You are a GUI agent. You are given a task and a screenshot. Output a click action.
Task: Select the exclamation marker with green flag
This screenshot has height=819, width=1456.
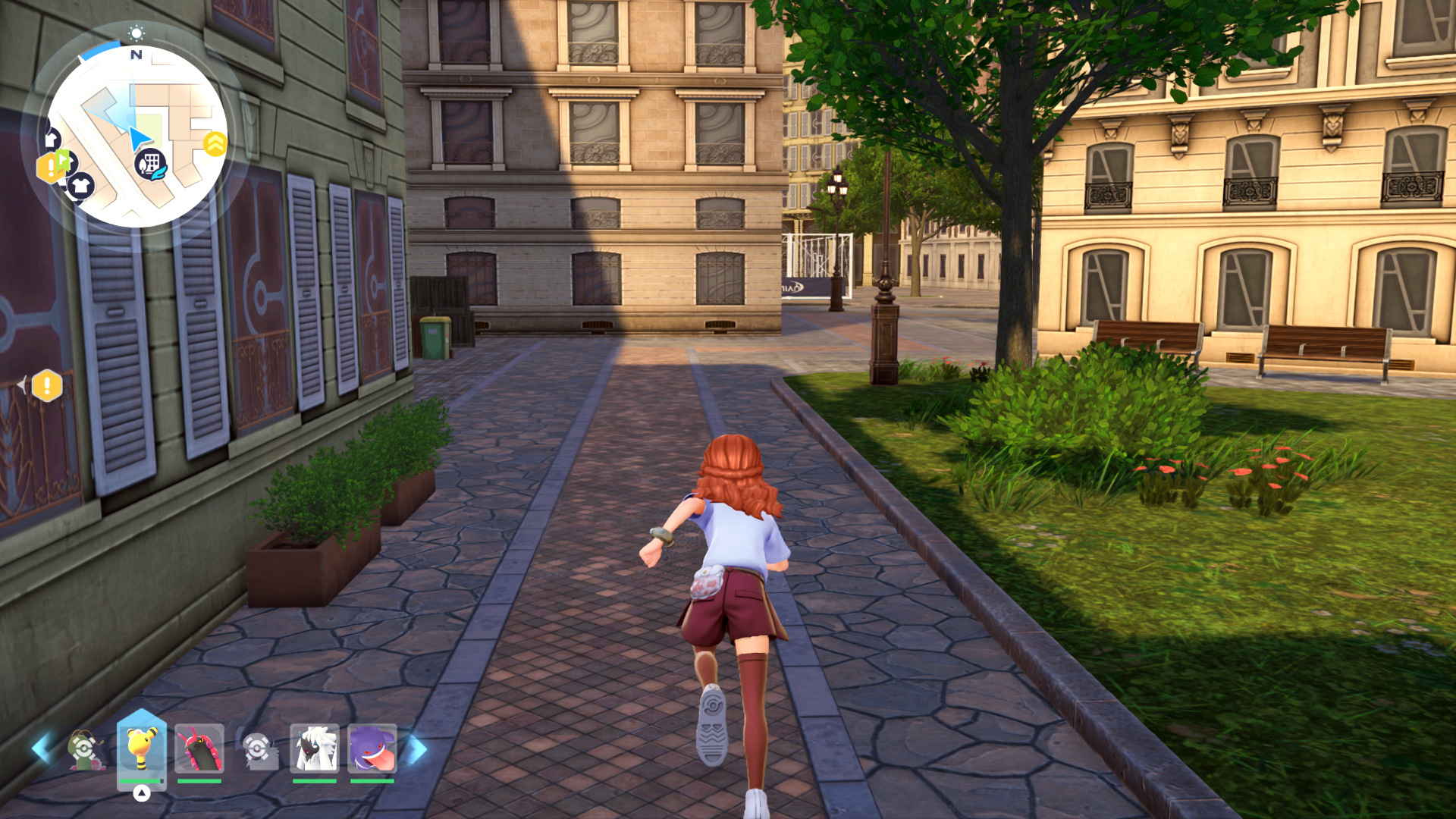[53, 165]
